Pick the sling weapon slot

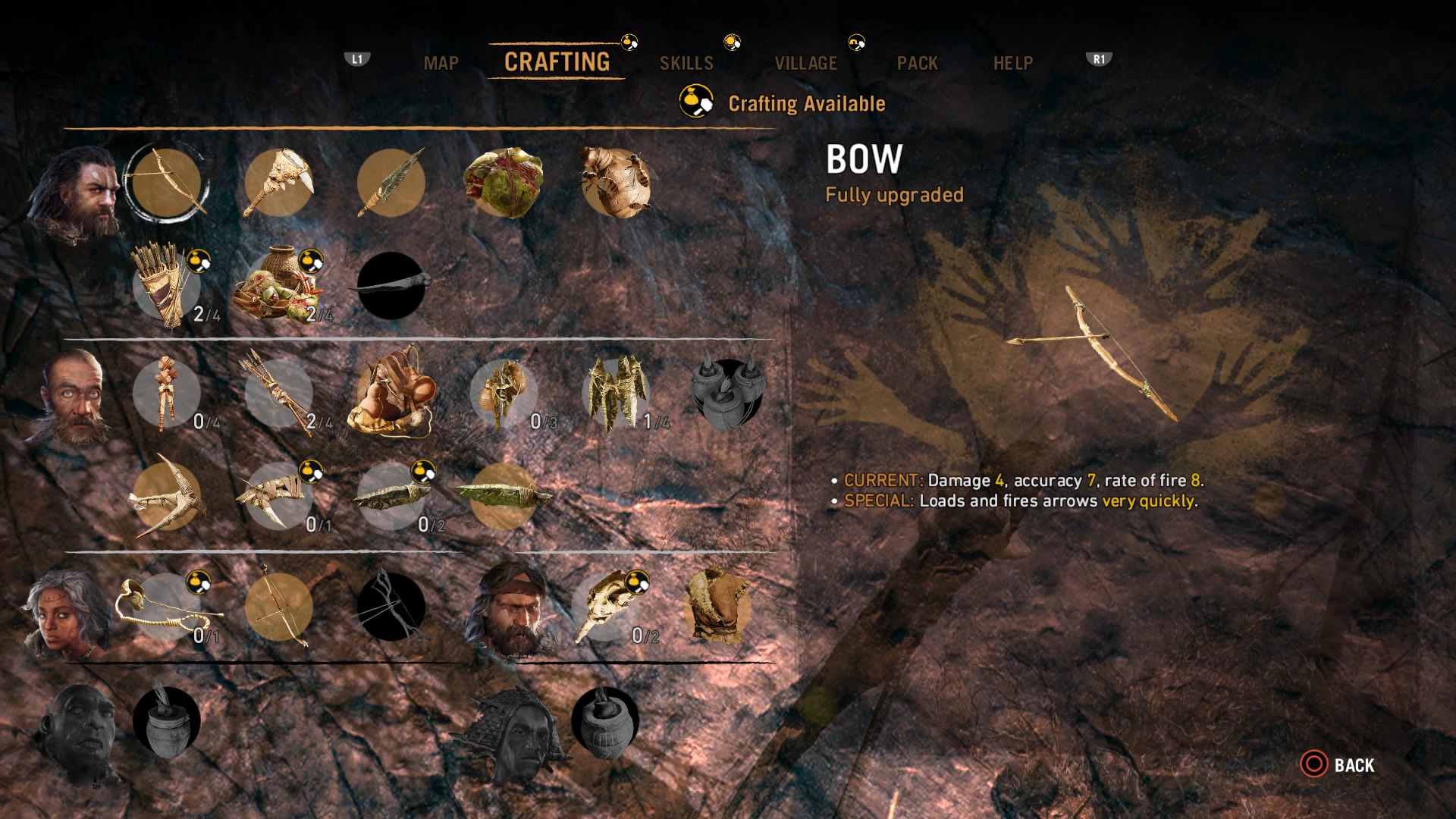[x=166, y=607]
